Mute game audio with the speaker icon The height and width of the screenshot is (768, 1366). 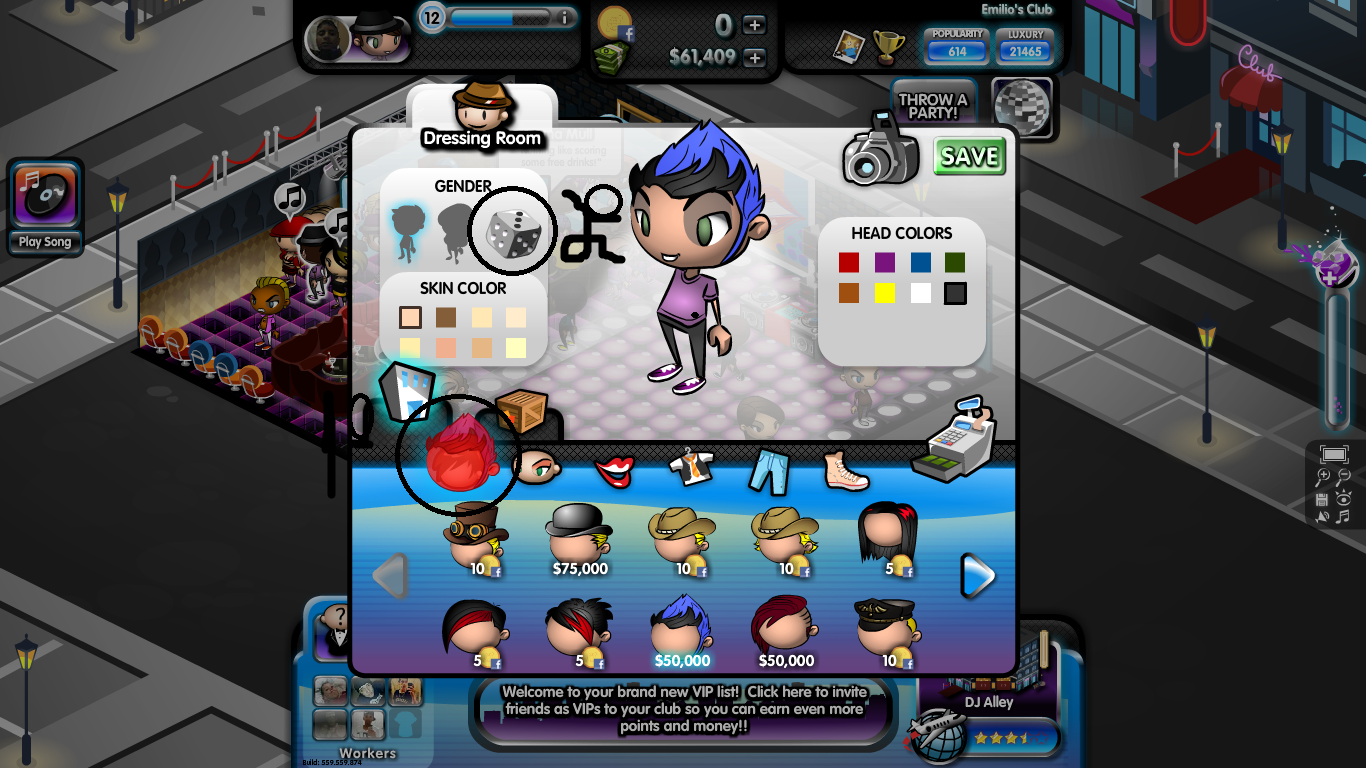1322,516
